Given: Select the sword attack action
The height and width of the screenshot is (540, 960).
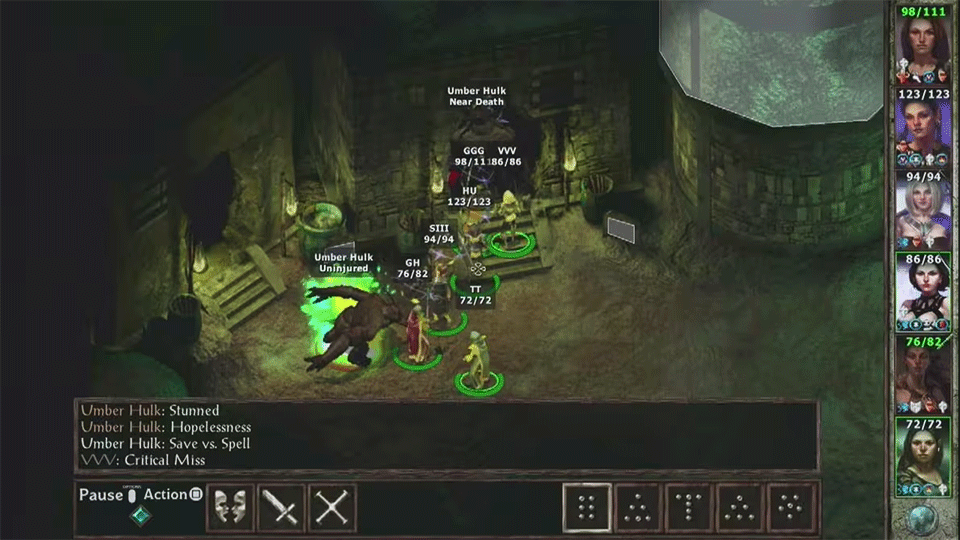Looking at the screenshot, I should click(281, 508).
